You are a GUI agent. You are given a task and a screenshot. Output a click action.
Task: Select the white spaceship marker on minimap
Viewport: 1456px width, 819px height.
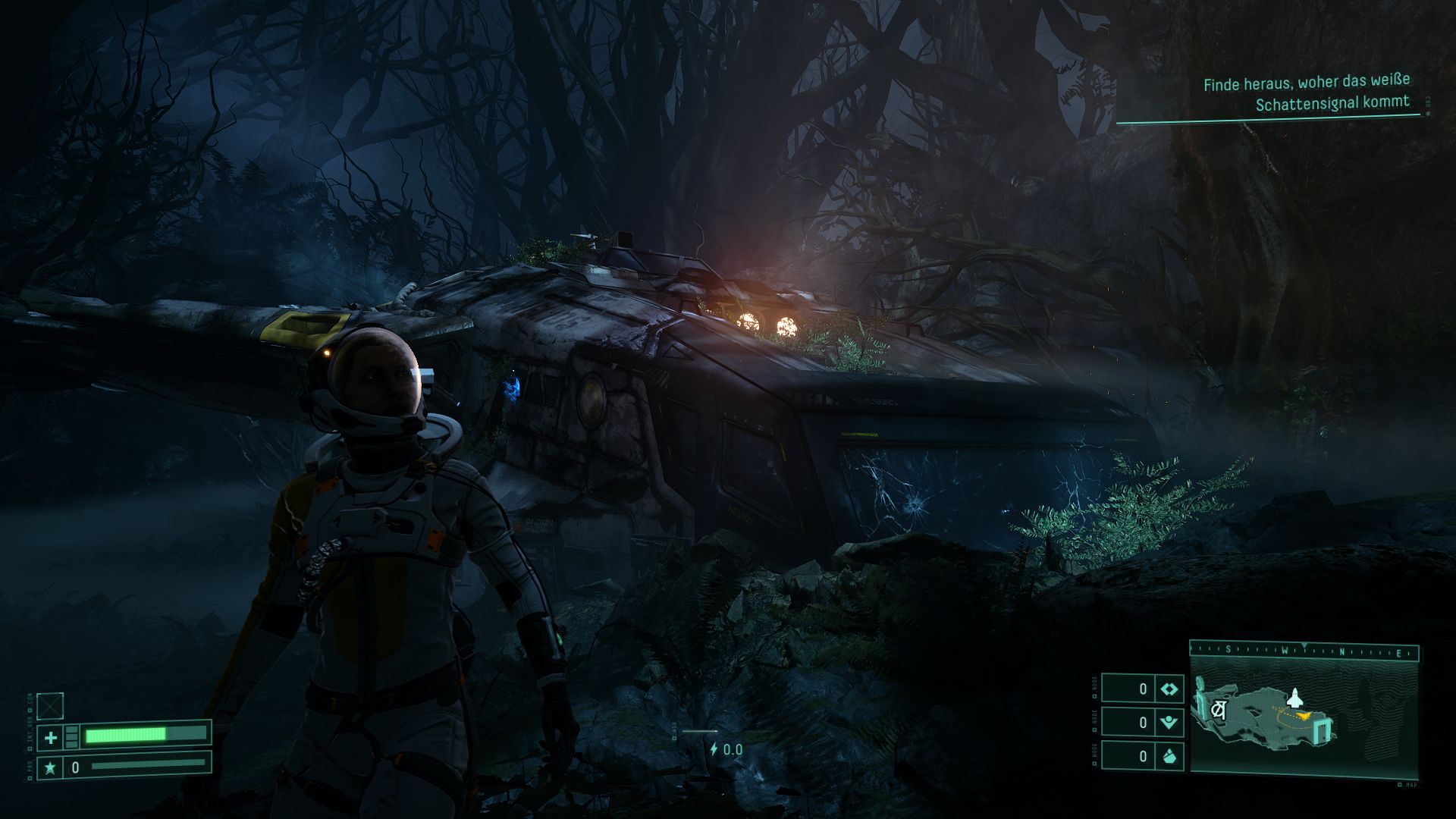[1296, 697]
